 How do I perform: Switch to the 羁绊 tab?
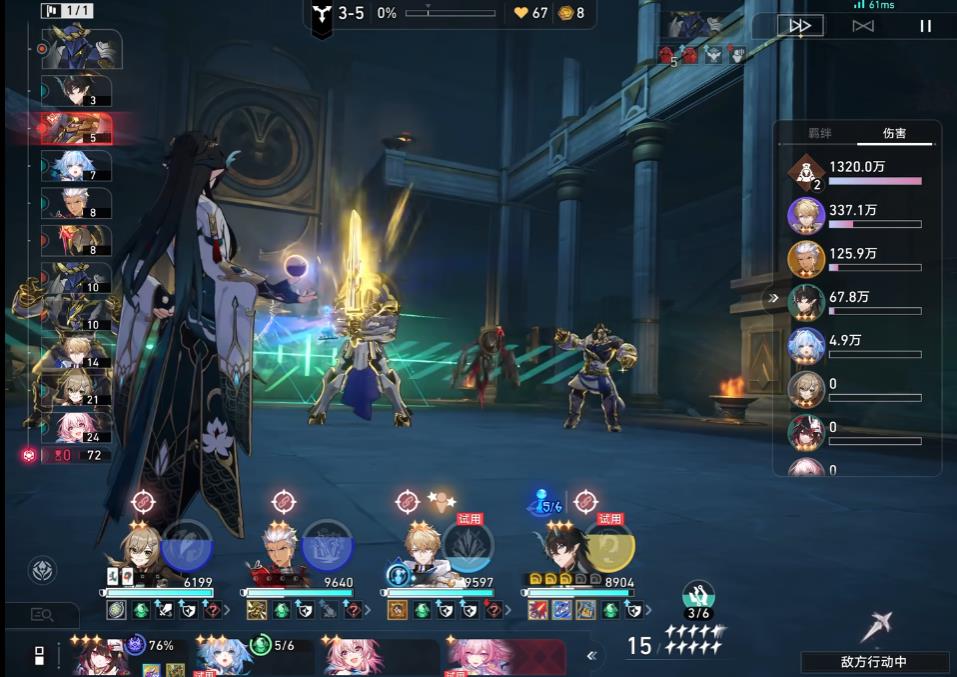[820, 133]
